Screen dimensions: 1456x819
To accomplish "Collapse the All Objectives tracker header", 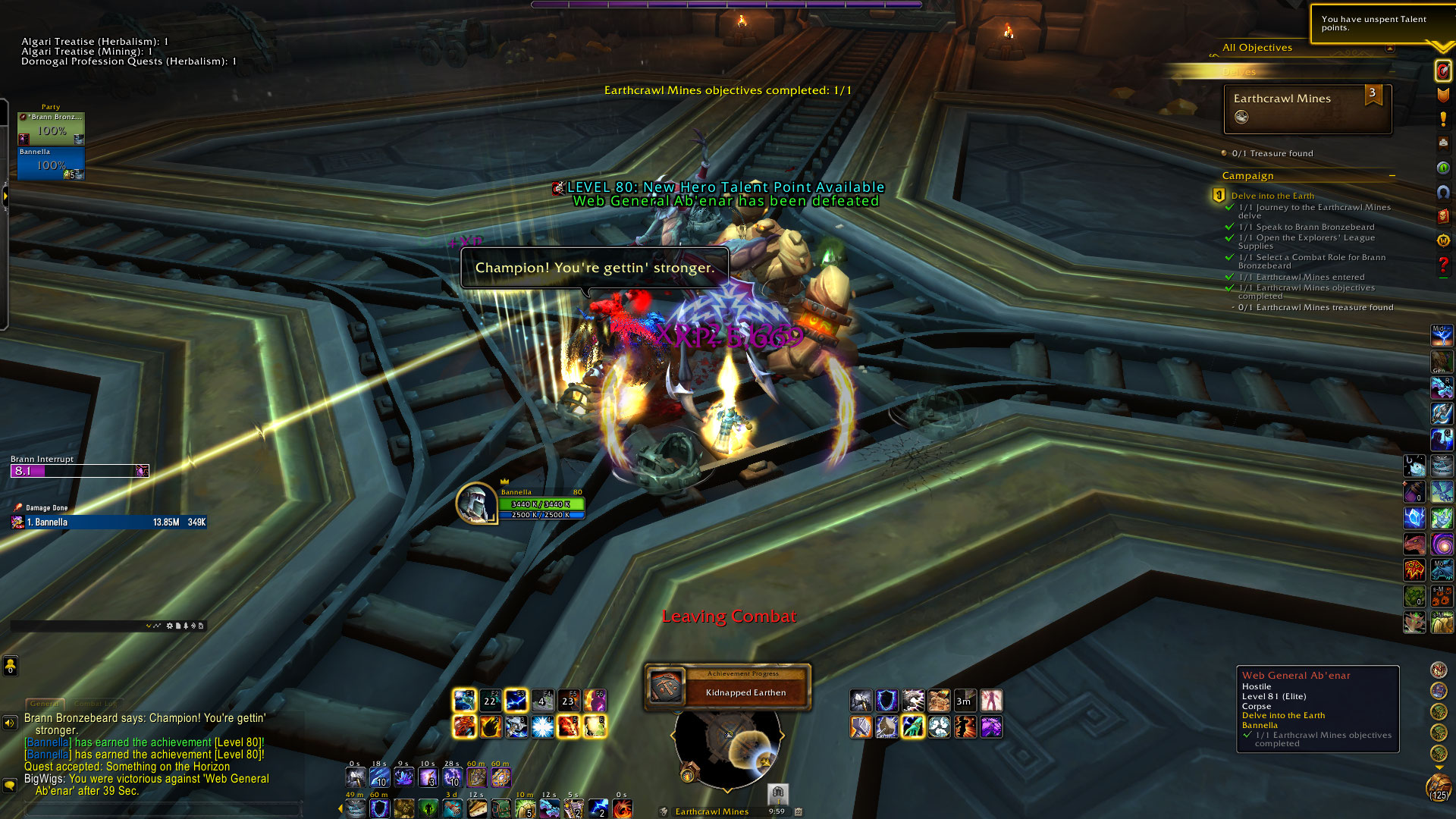I will click(x=1390, y=48).
